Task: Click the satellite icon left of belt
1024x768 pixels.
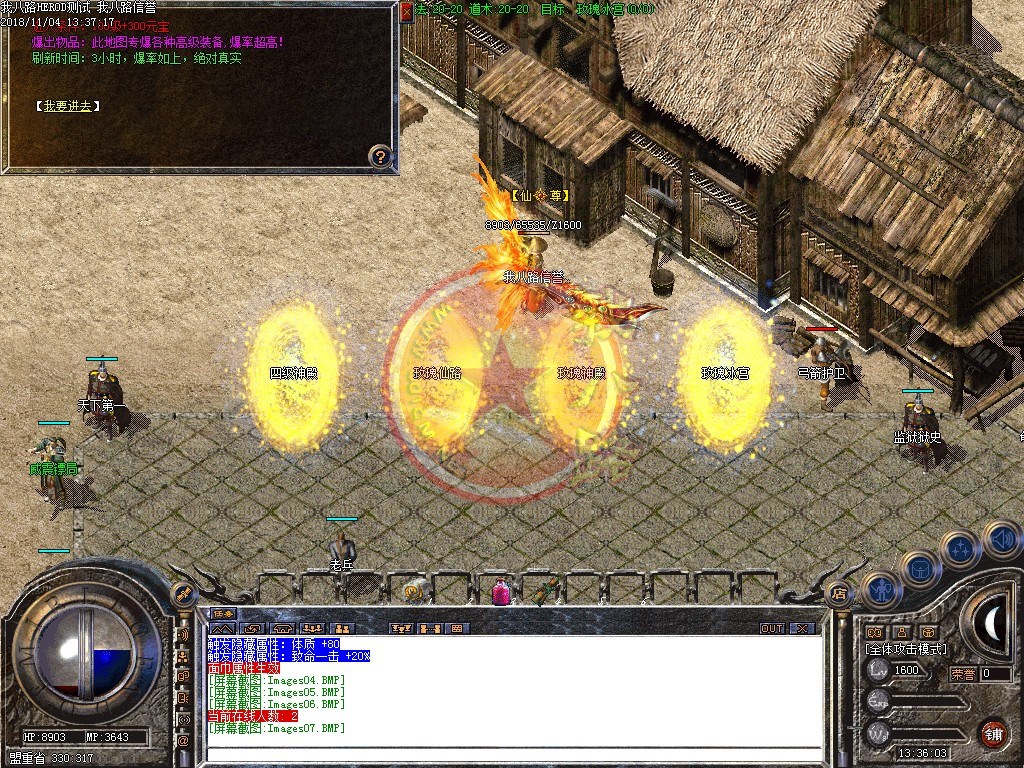Action: click(183, 594)
